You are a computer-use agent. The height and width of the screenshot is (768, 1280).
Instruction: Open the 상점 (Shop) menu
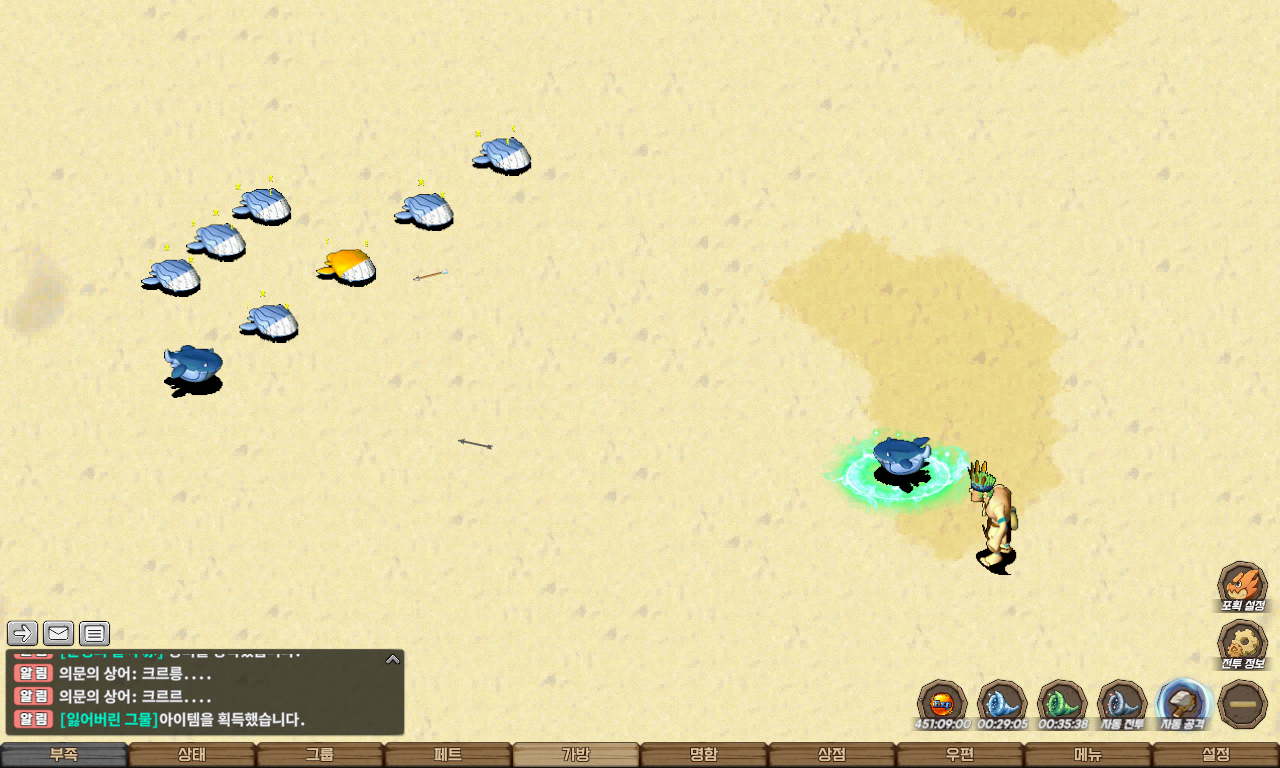point(832,755)
